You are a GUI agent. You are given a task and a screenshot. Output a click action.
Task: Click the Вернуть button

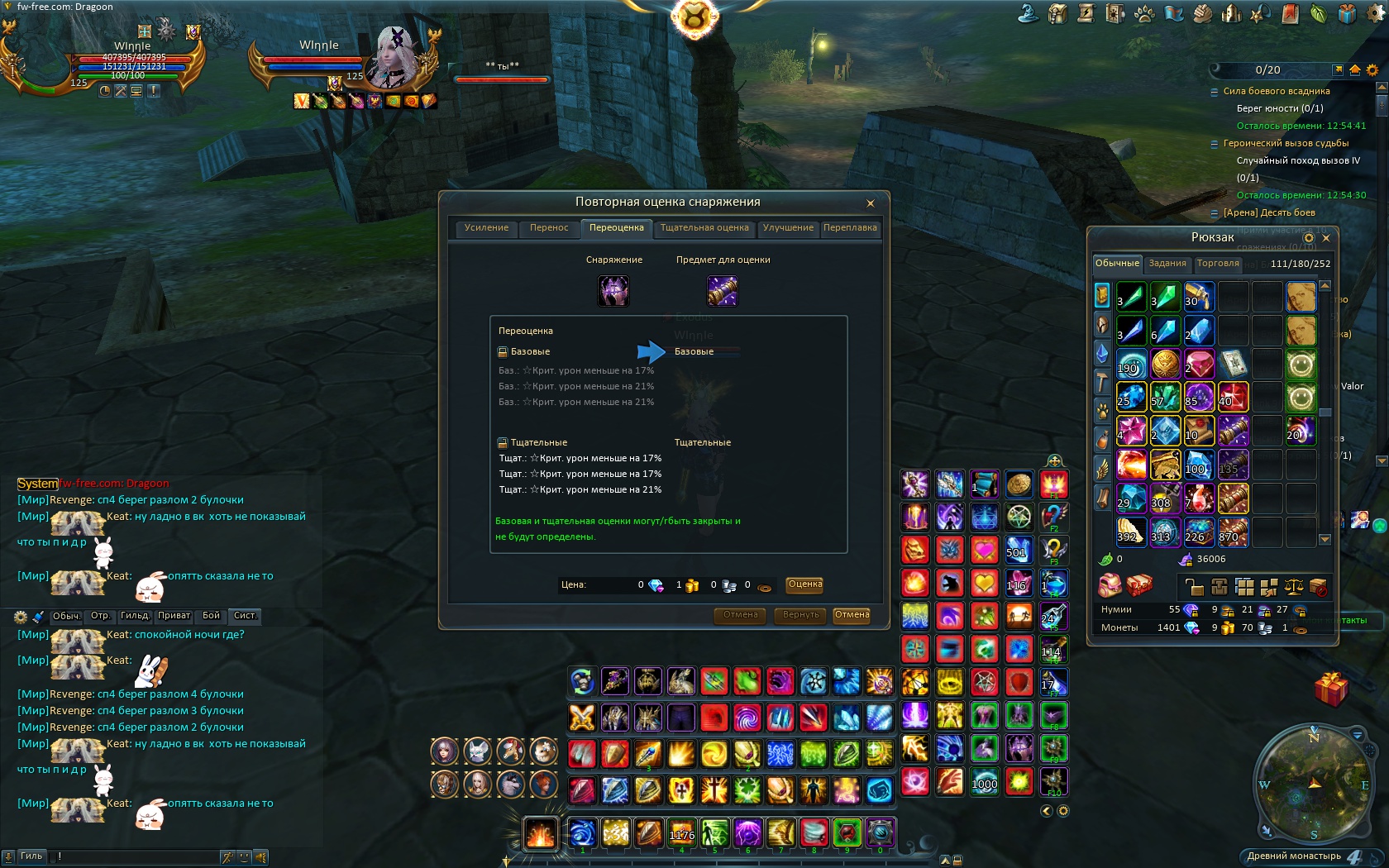point(800,615)
